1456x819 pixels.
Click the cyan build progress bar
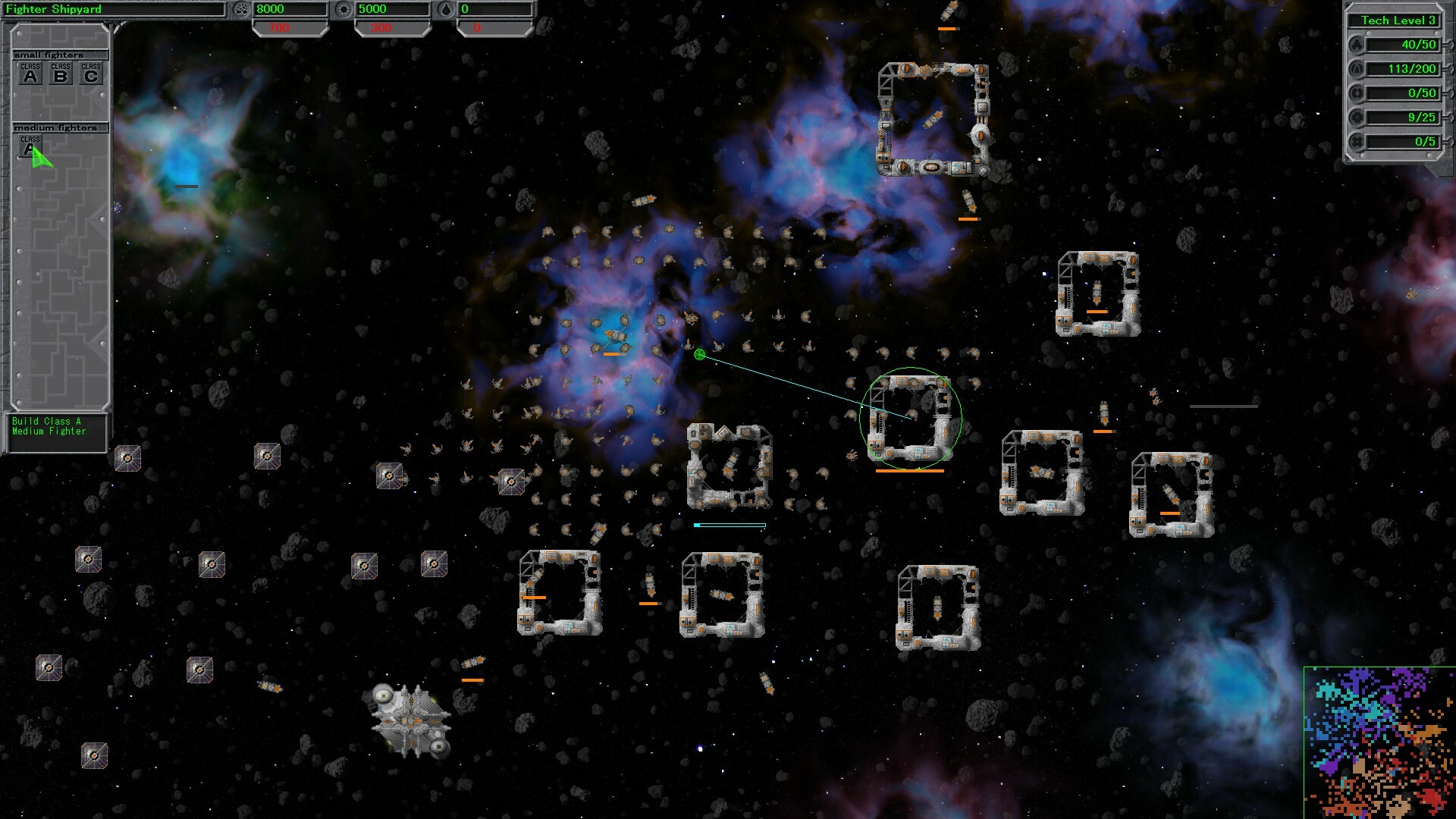[730, 524]
